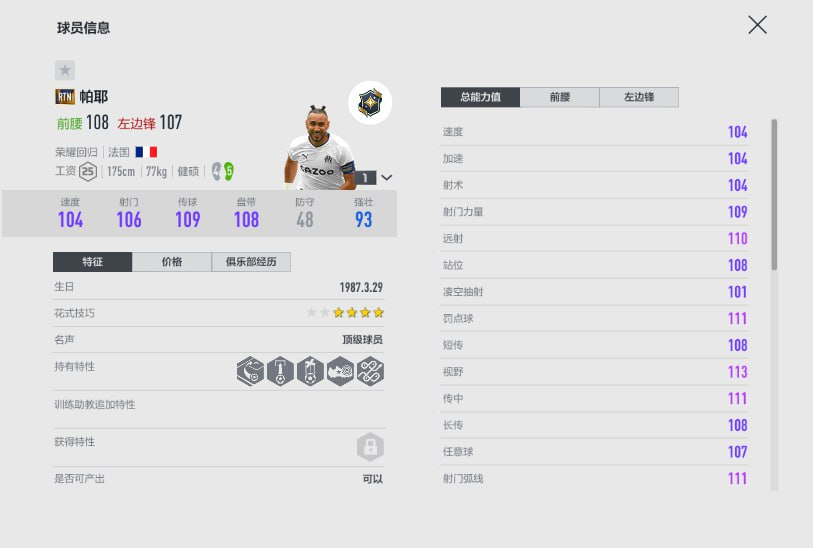This screenshot has height=548, width=813.
Task: View stats for the 前腰 position tab
Action: pos(560,97)
